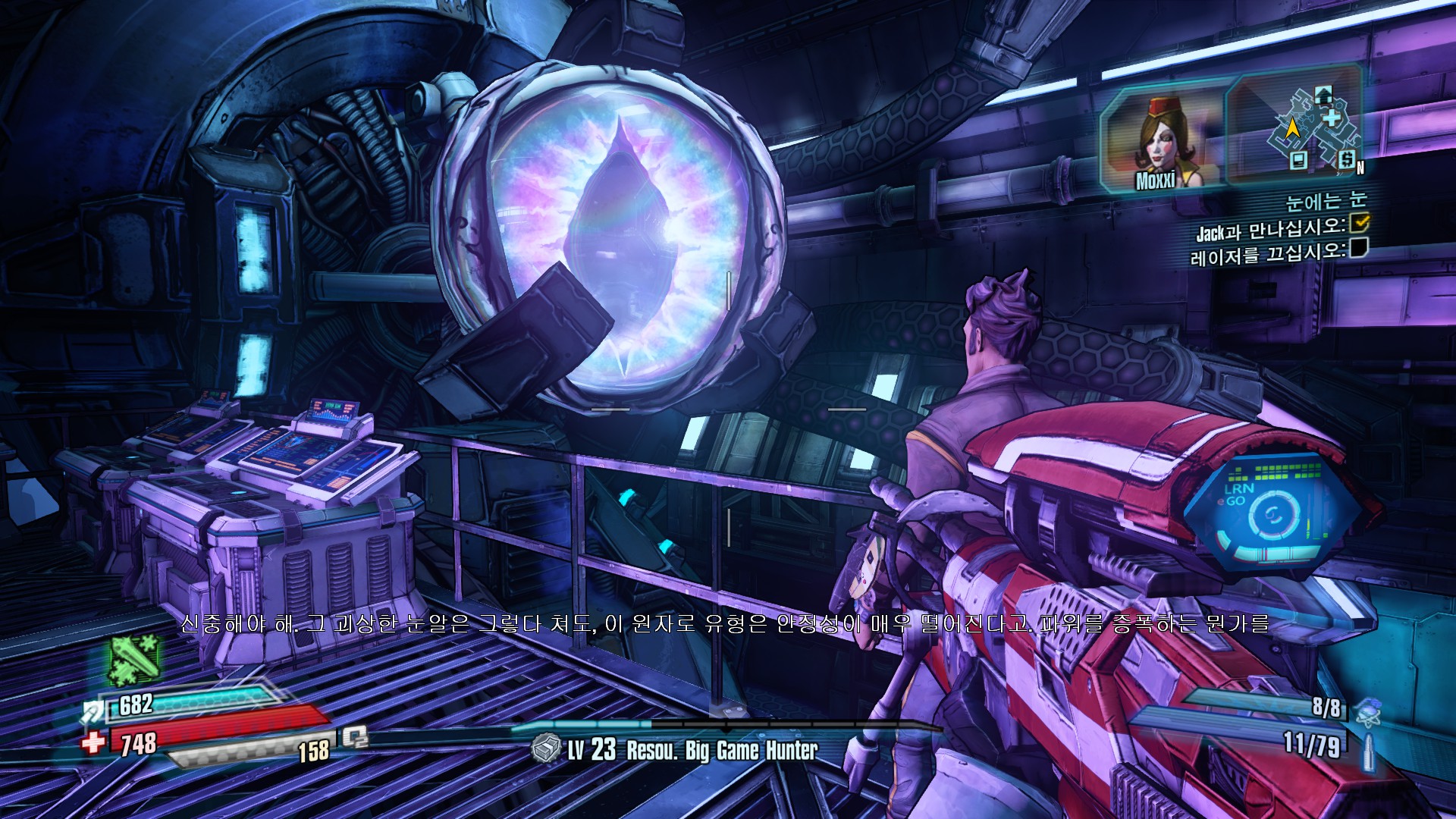This screenshot has width=1456, height=819.
Task: Click the oxygen tank icon
Action: pyautogui.click(x=354, y=736)
